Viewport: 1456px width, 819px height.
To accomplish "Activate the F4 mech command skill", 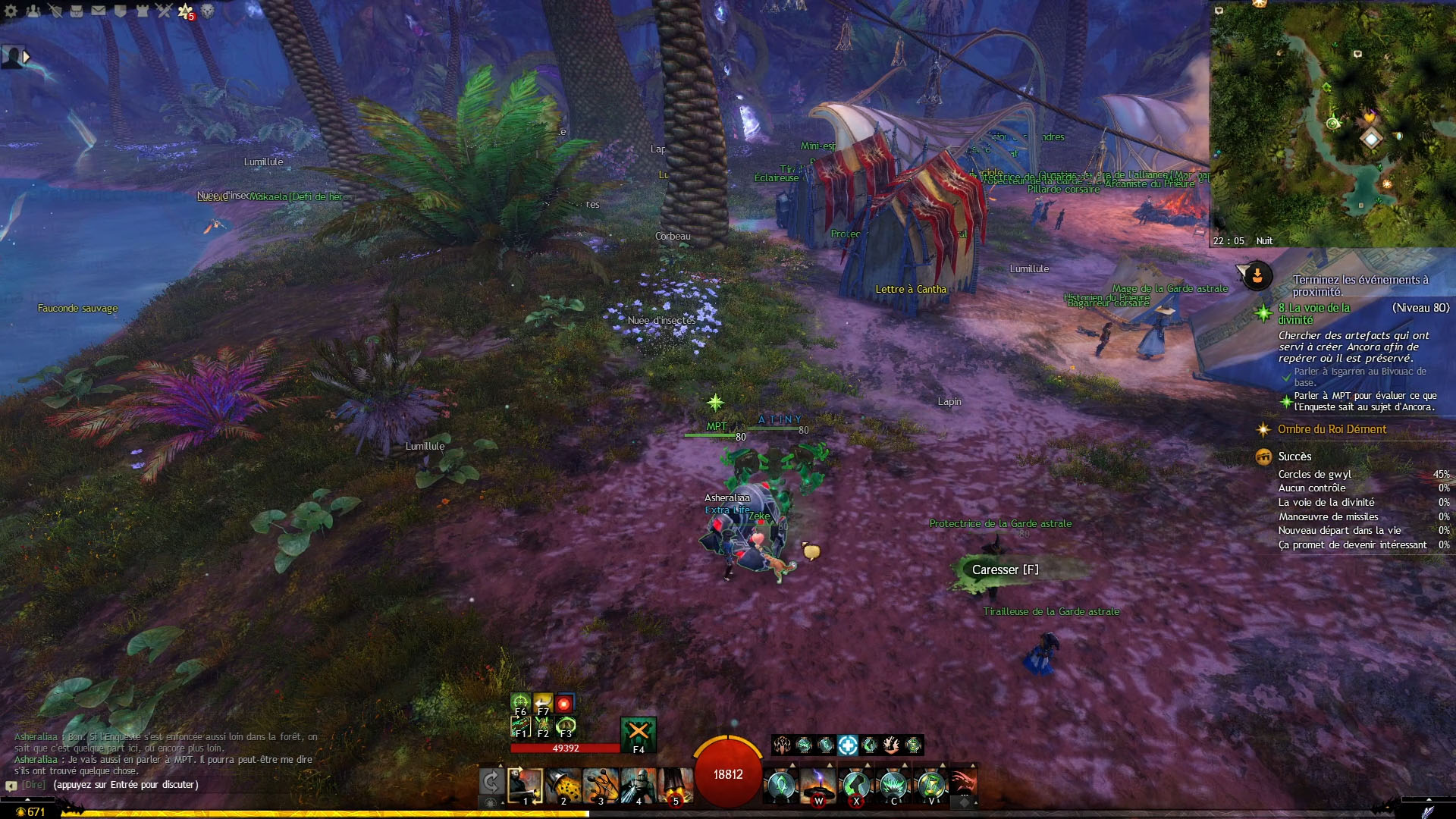I will point(638,733).
